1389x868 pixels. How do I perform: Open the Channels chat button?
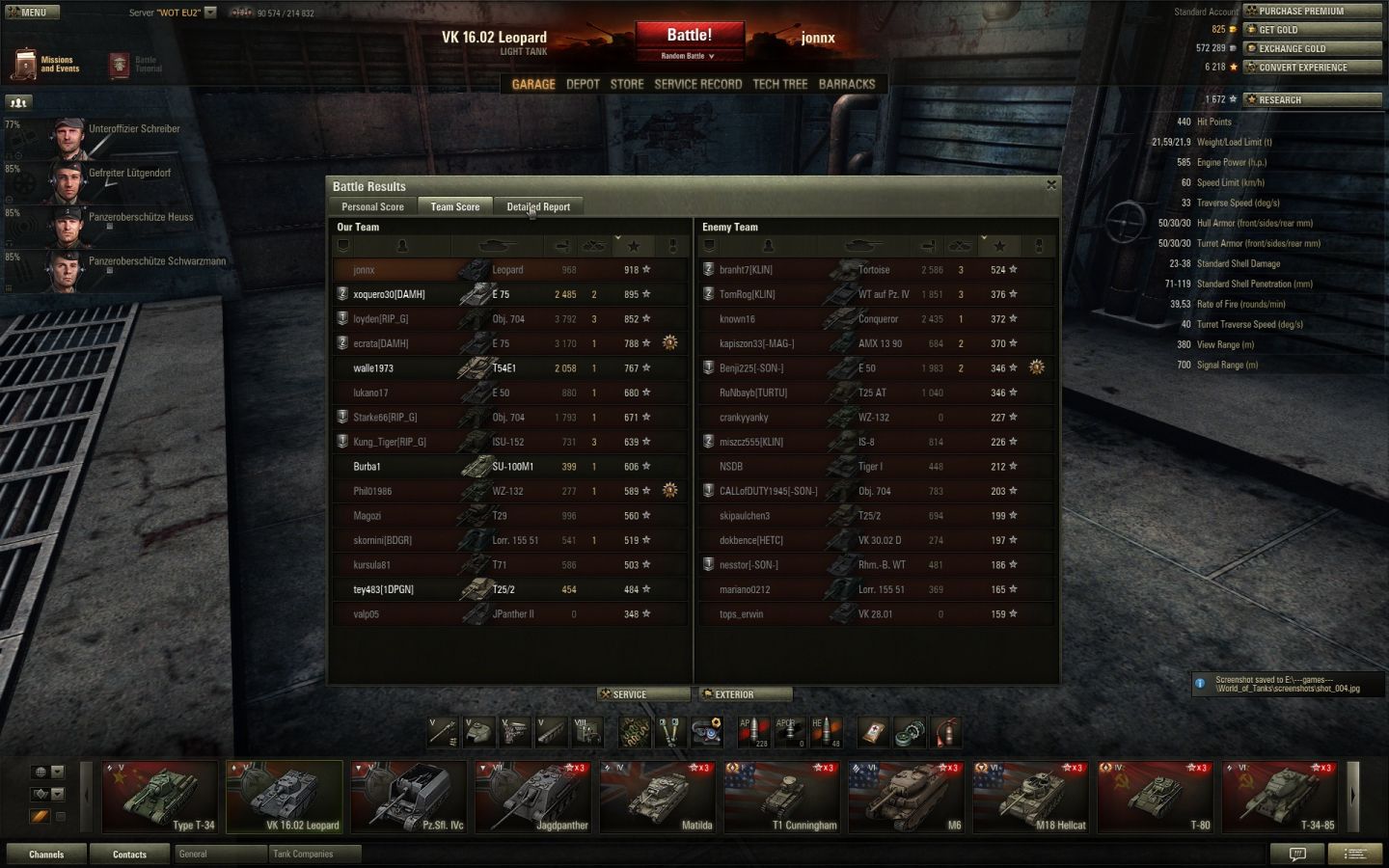tap(46, 854)
